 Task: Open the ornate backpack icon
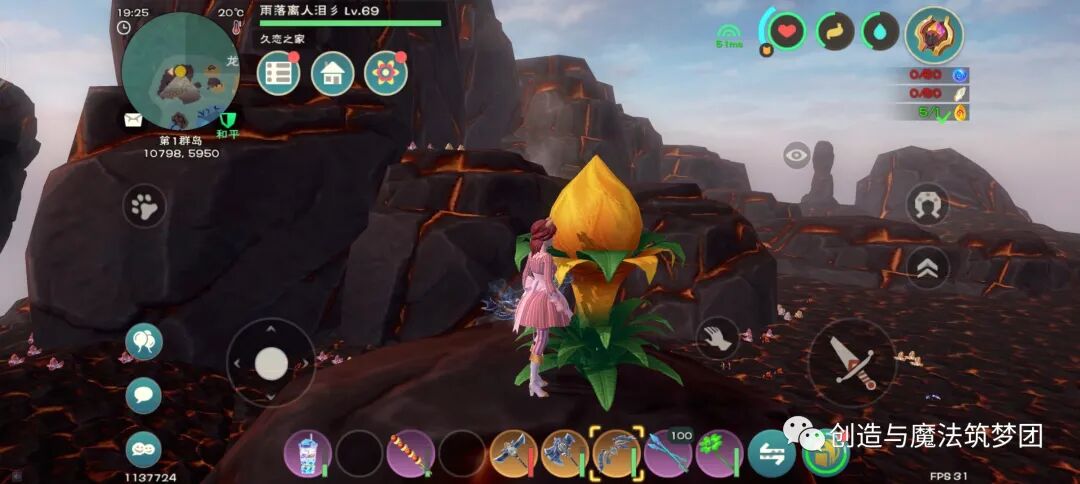coord(934,35)
